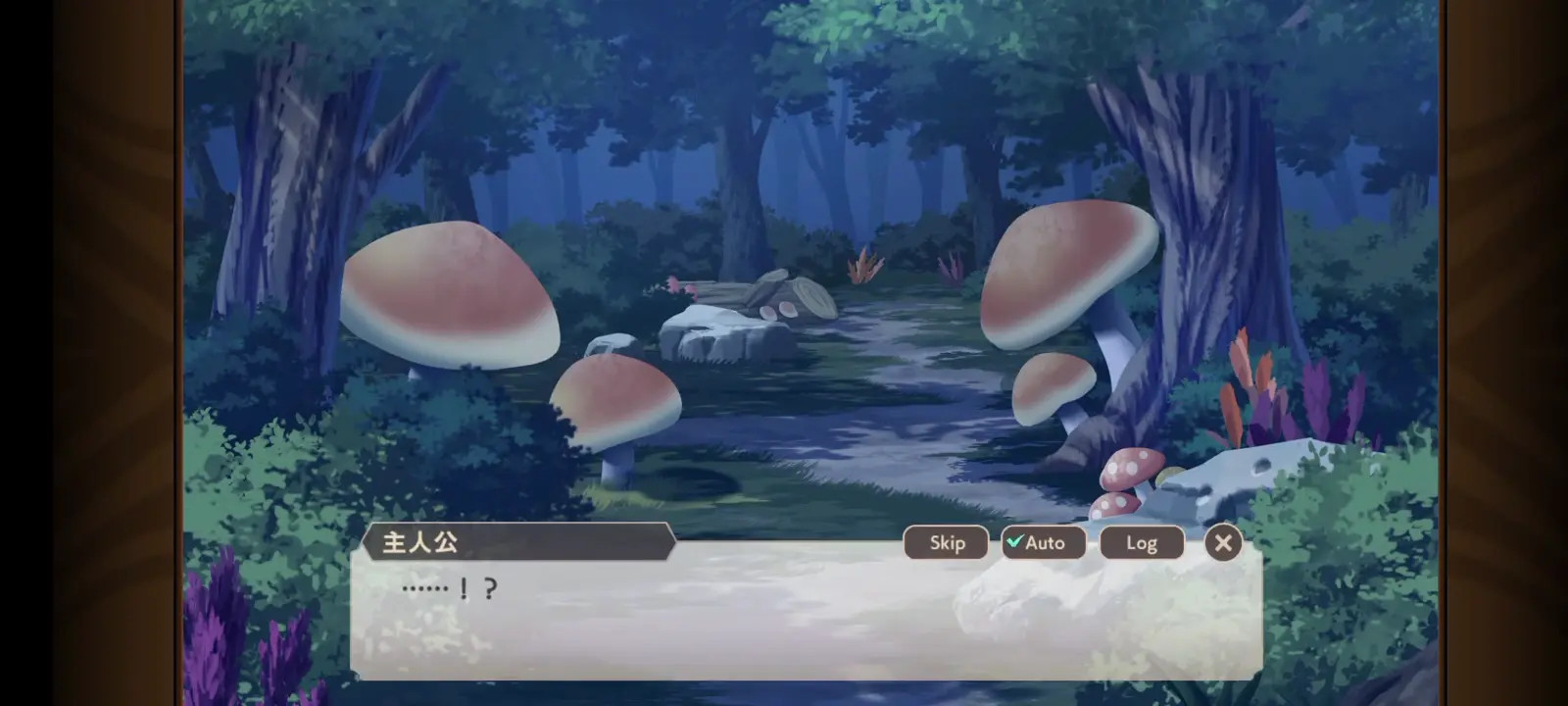Viewport: 1568px width, 706px height.
Task: Advance the dialogue text box
Action: 804,623
